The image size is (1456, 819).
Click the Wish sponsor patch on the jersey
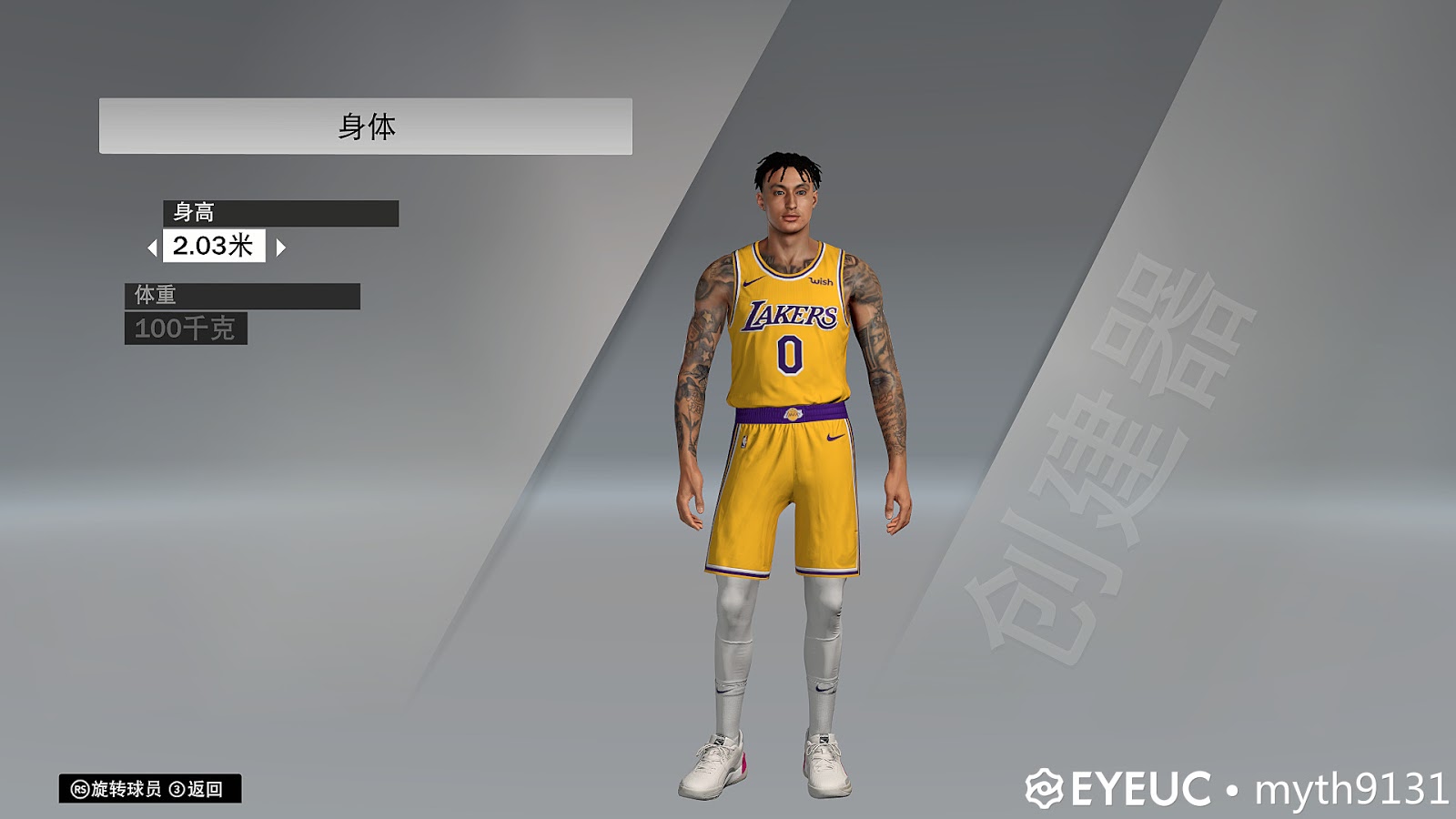tap(821, 282)
